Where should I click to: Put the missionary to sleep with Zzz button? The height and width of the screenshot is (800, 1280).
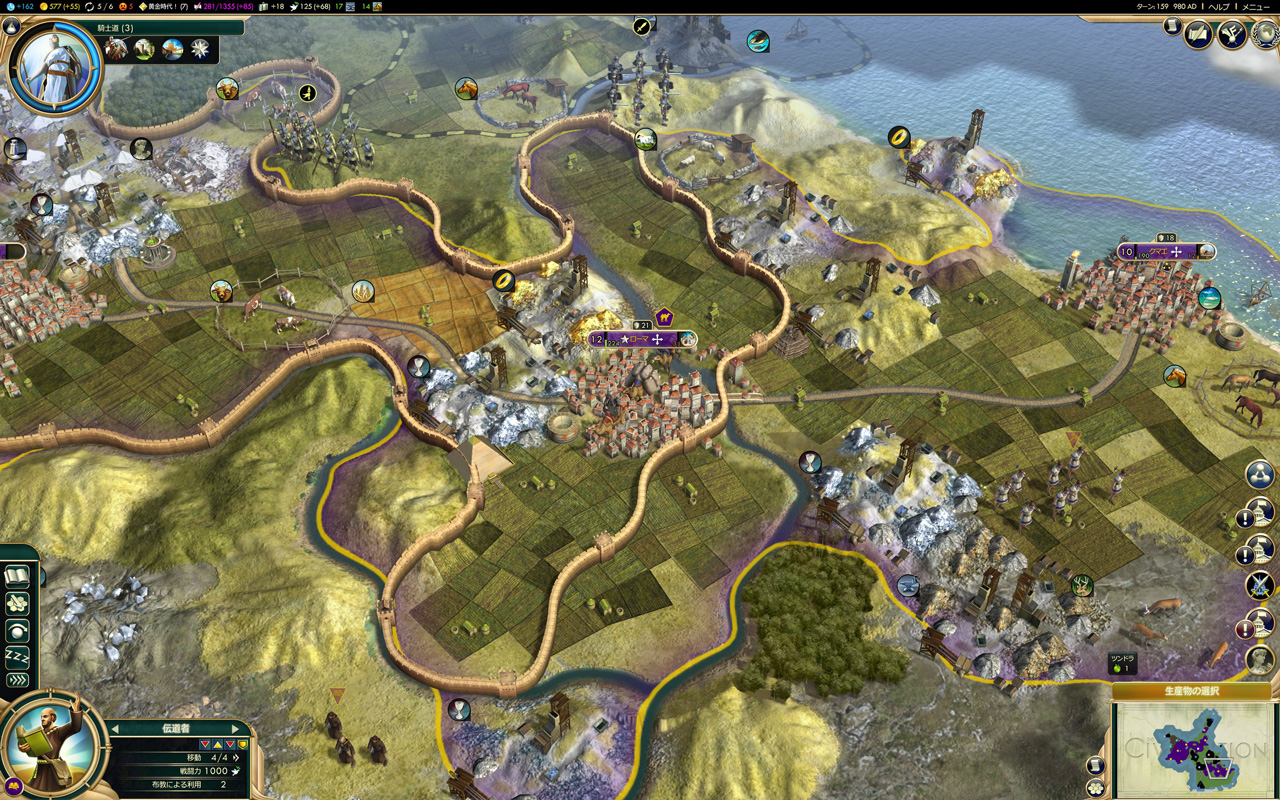point(17,656)
